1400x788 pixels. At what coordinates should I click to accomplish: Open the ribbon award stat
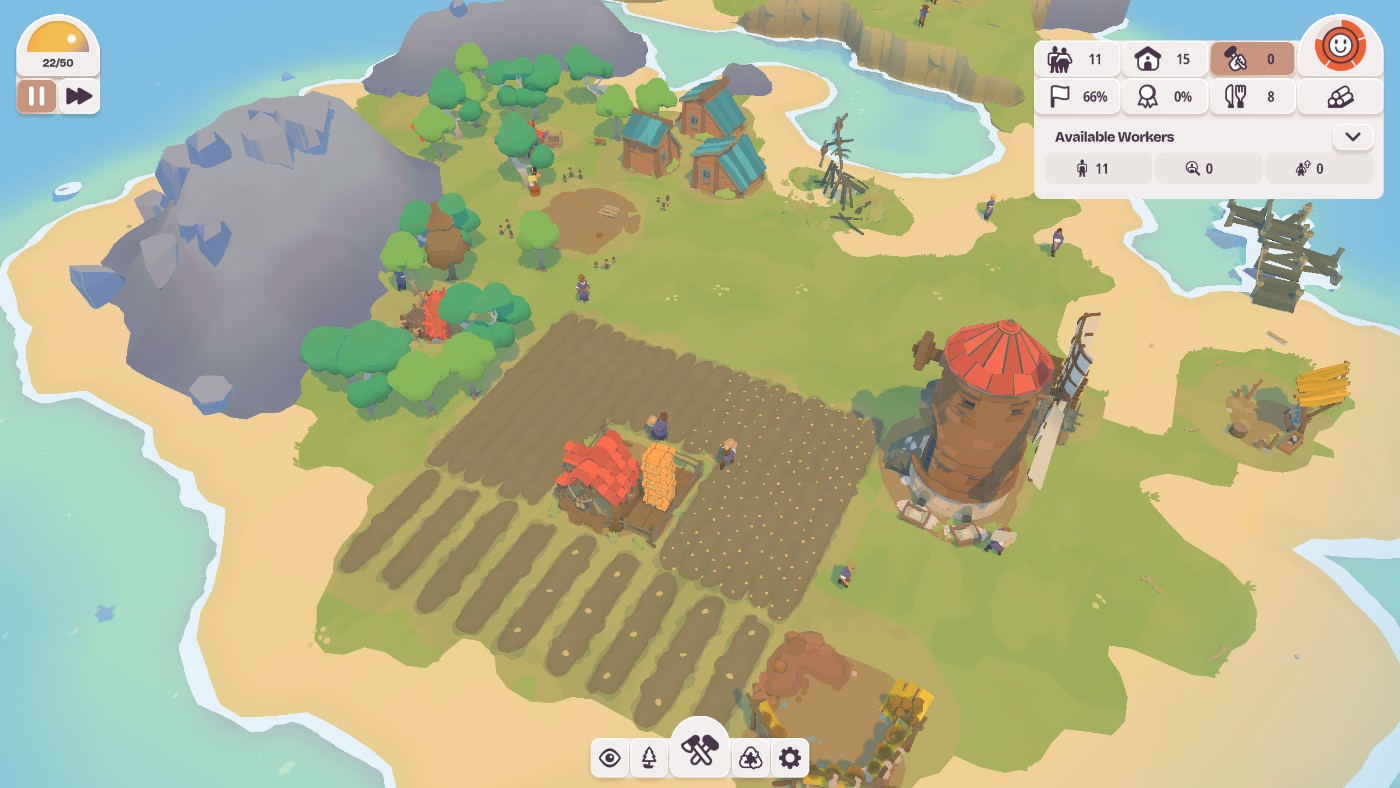coord(1165,97)
